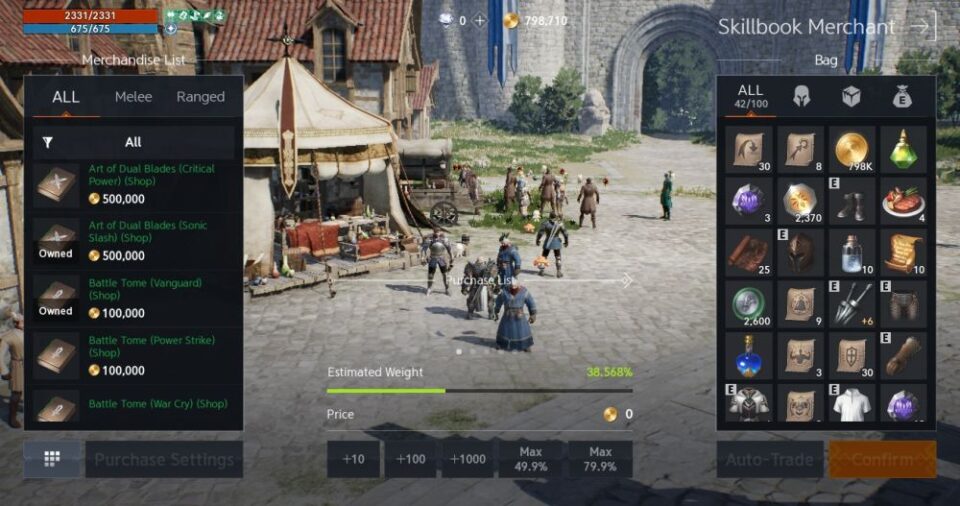Viewport: 960px width, 506px height.
Task: Select the ALL merchandise tab
Action: coord(66,97)
